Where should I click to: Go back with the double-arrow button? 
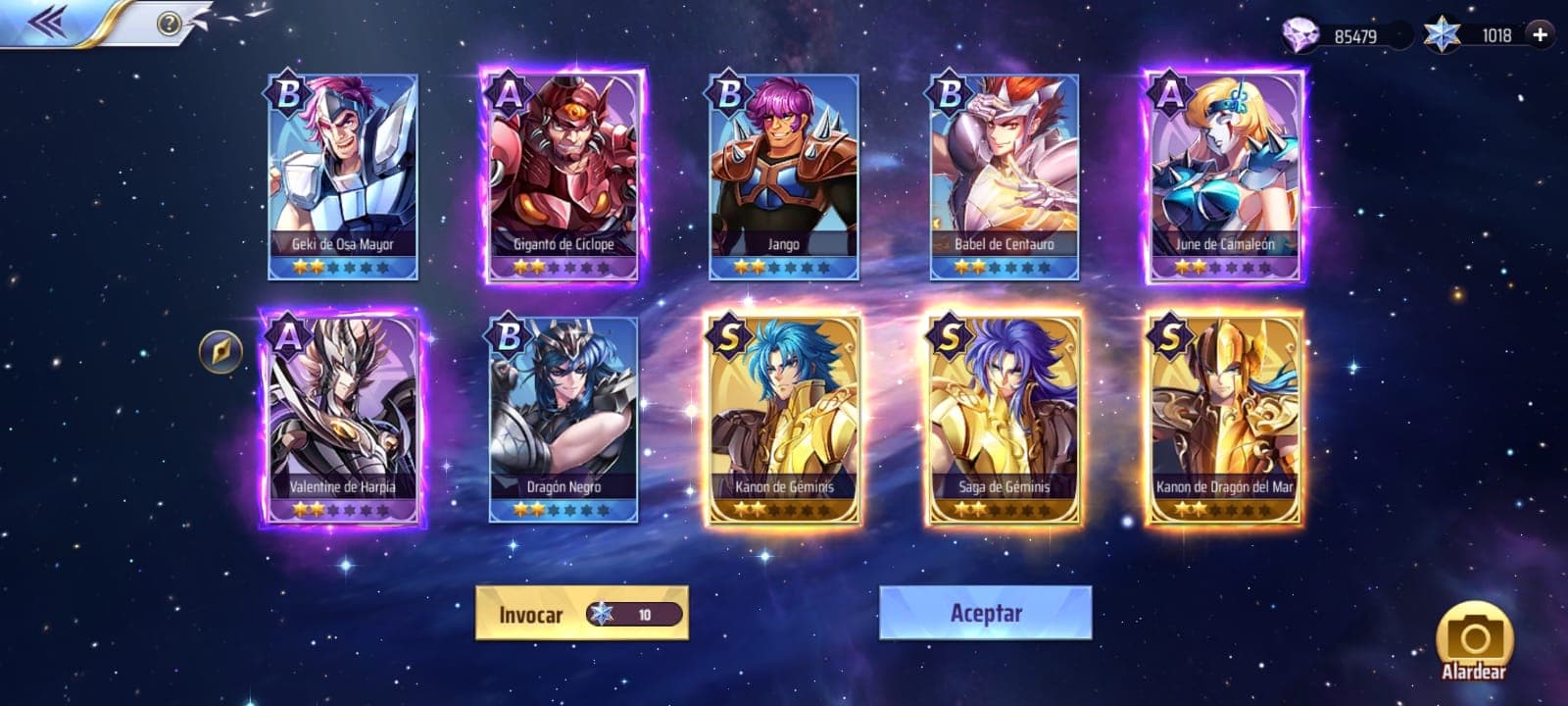[x=47, y=22]
